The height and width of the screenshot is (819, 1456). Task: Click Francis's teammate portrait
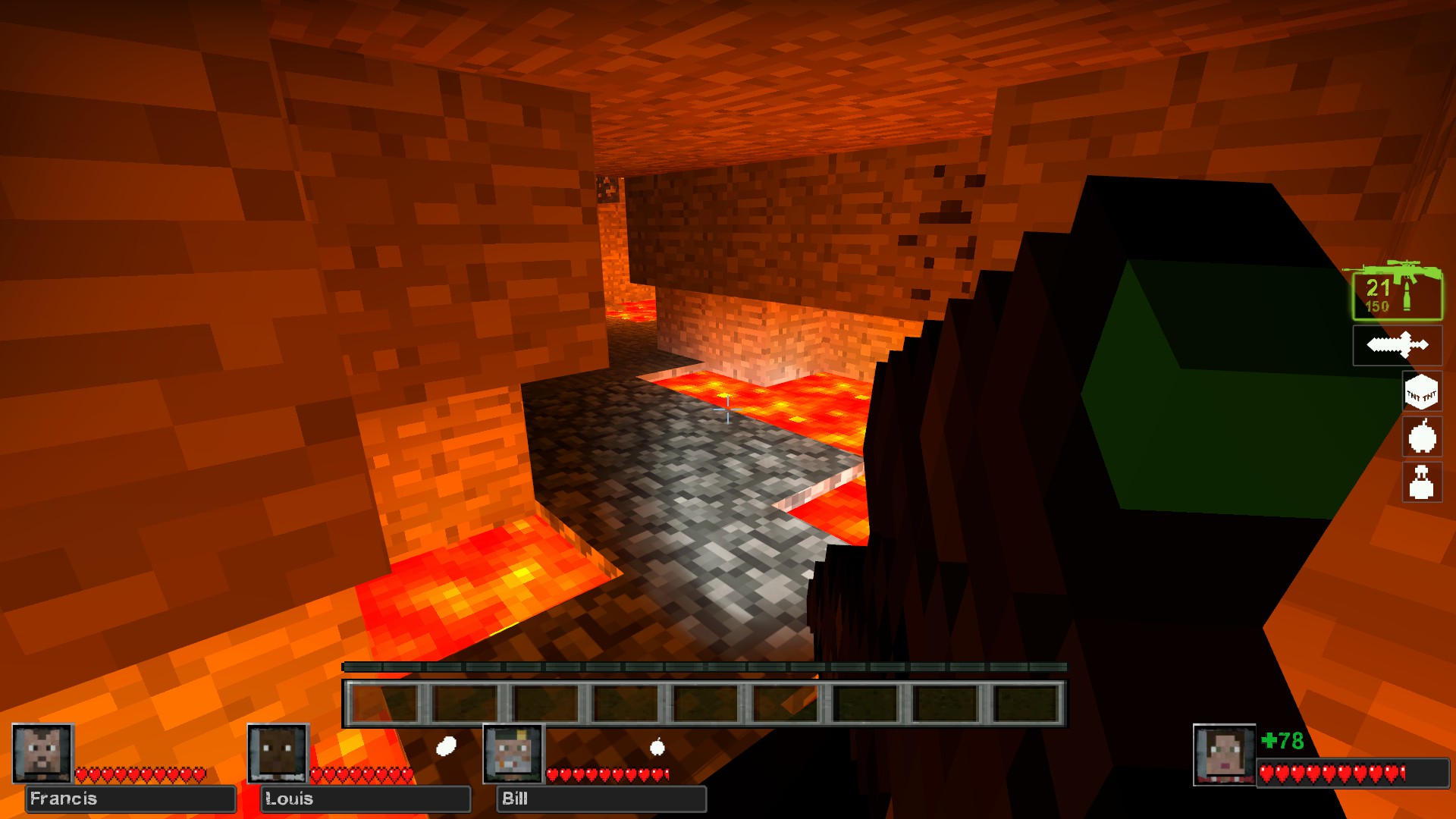coord(42,753)
